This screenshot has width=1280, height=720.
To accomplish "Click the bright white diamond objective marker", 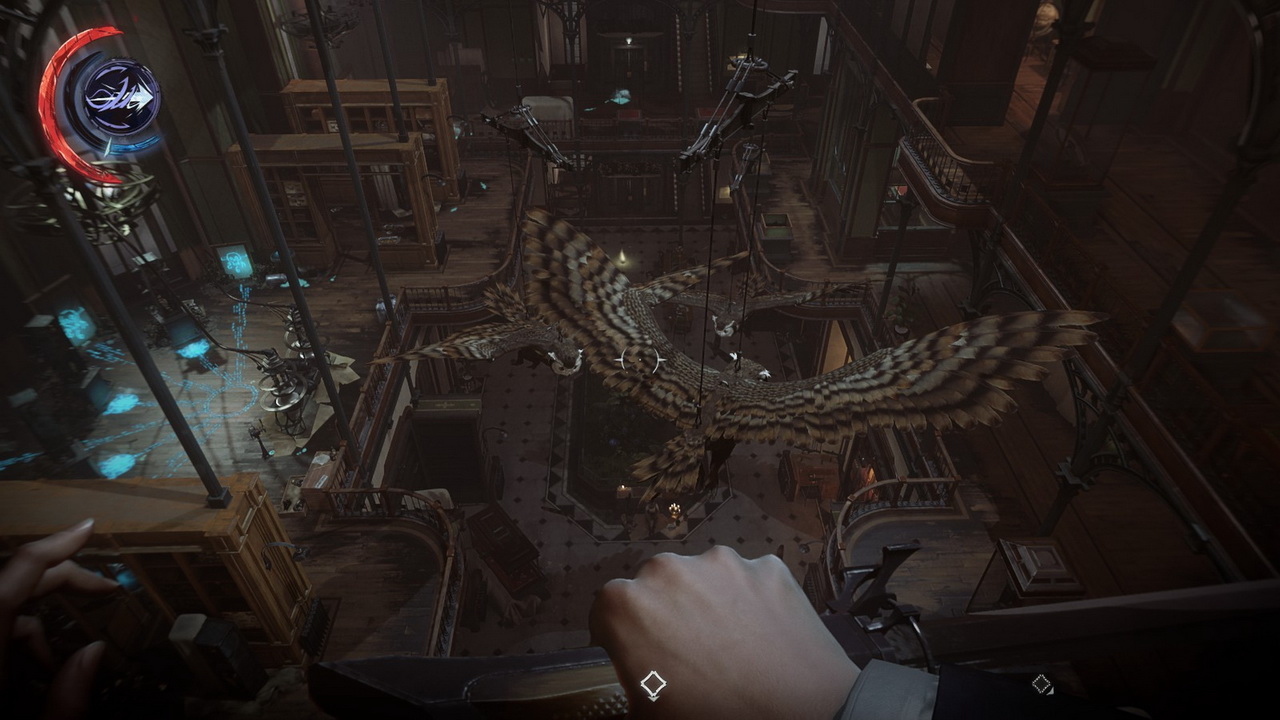I will click(x=653, y=684).
